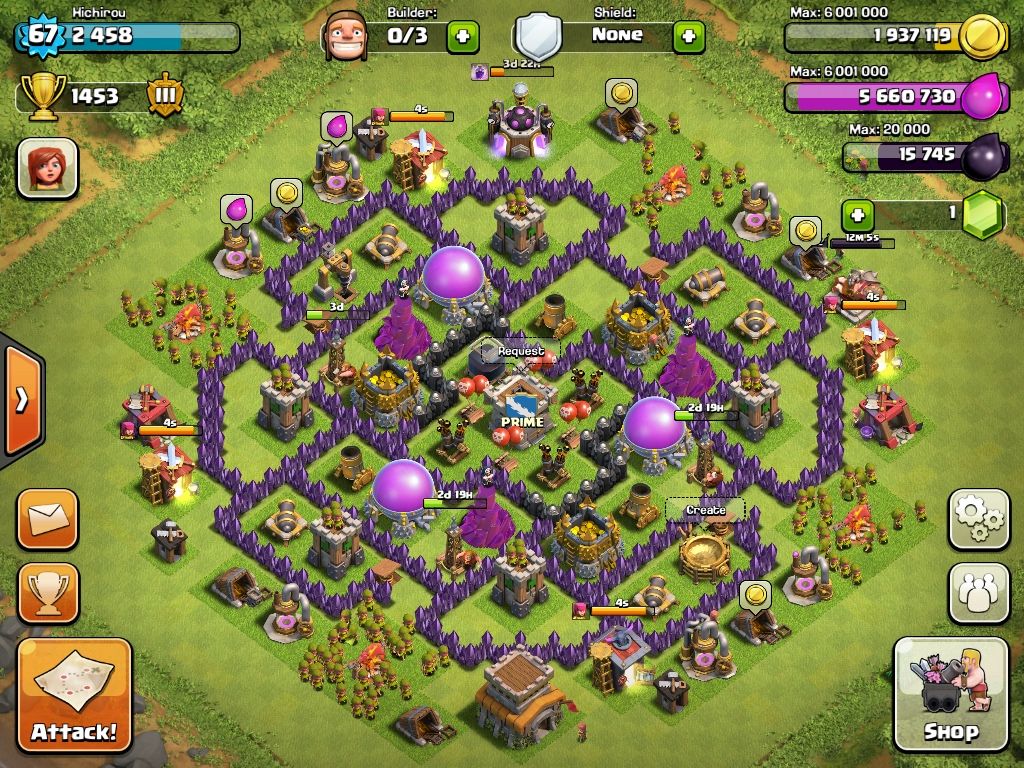Add gems with the green plus
Screen dimensions: 1024x768
[857, 214]
